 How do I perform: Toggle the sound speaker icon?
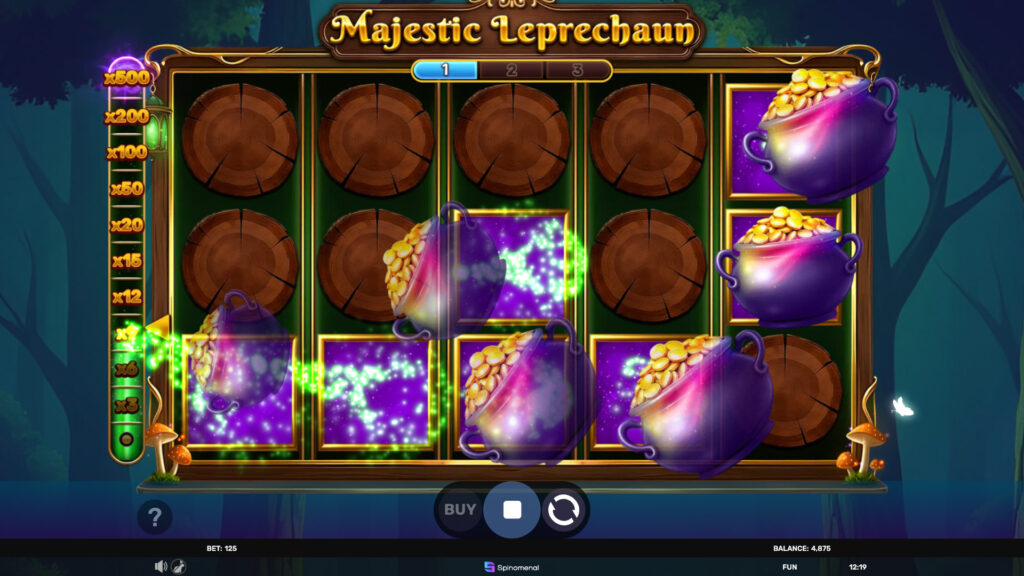pos(160,566)
